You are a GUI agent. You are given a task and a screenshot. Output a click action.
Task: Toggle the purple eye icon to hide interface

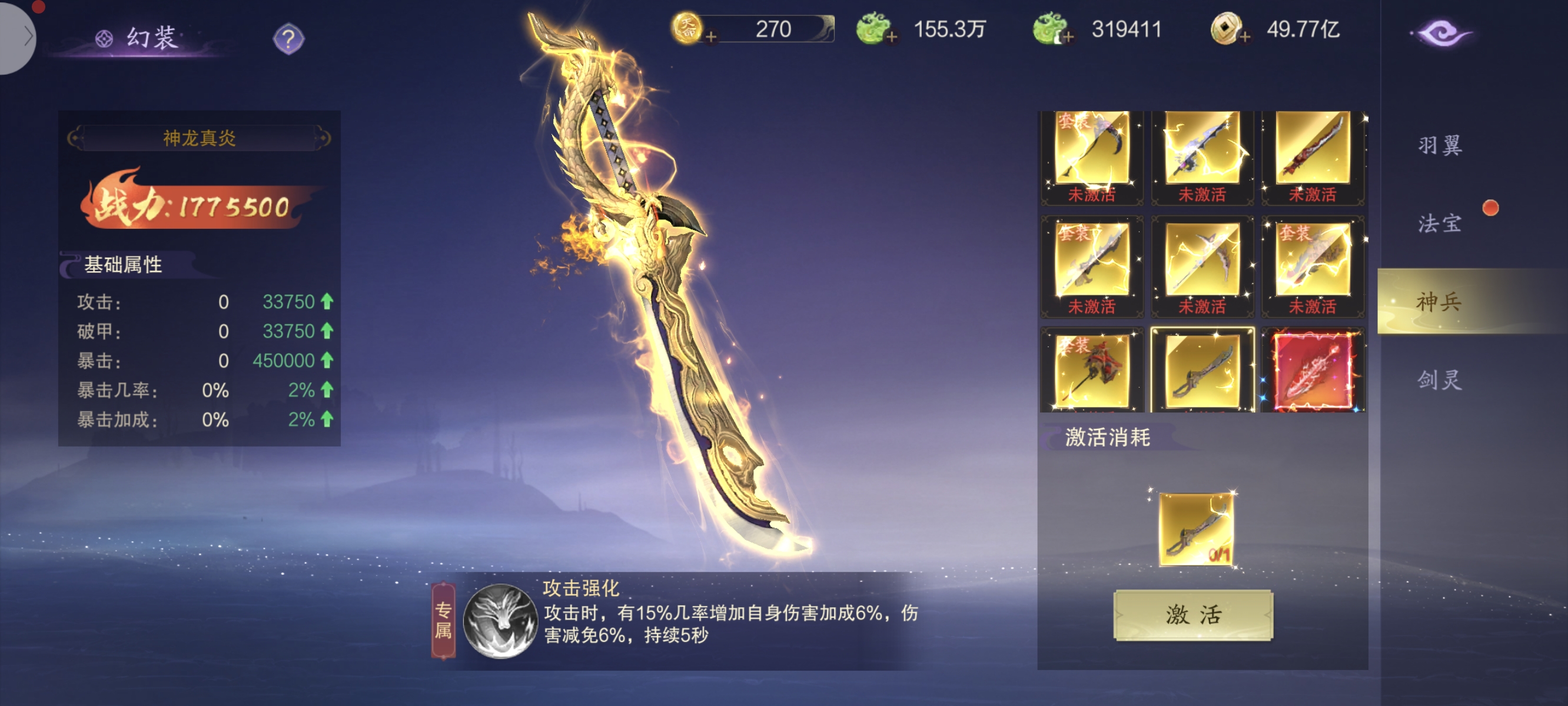pyautogui.click(x=1441, y=33)
